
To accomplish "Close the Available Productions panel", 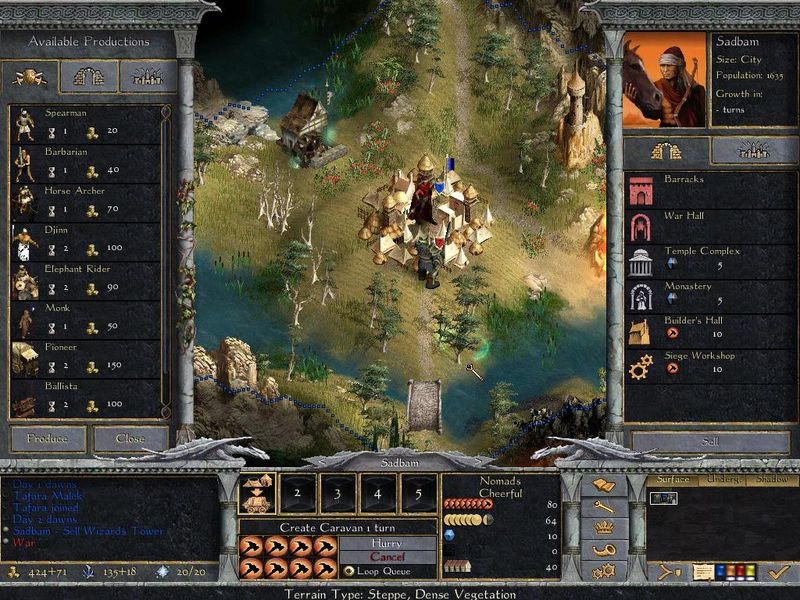I will pyautogui.click(x=130, y=438).
